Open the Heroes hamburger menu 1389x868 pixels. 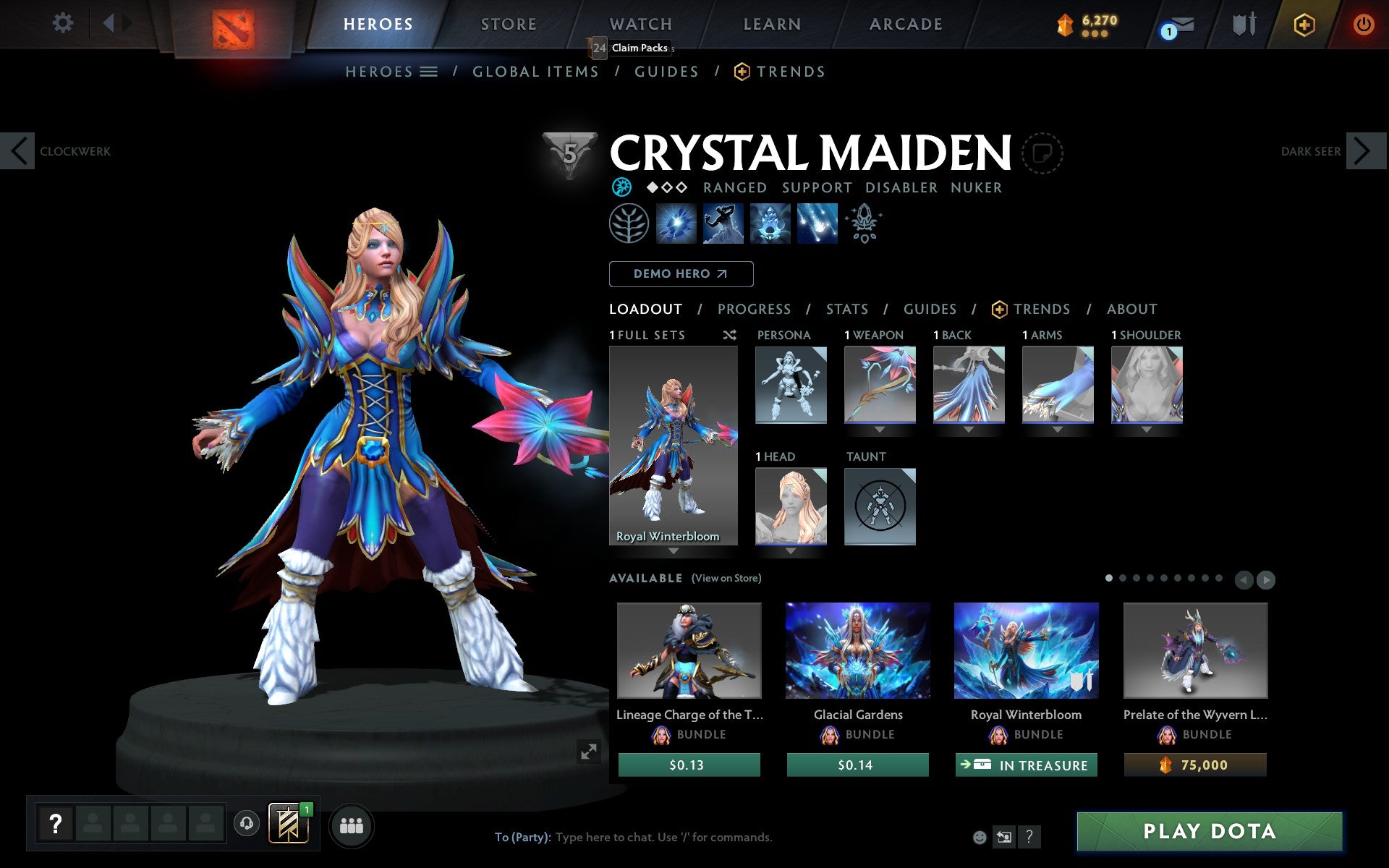(x=430, y=72)
